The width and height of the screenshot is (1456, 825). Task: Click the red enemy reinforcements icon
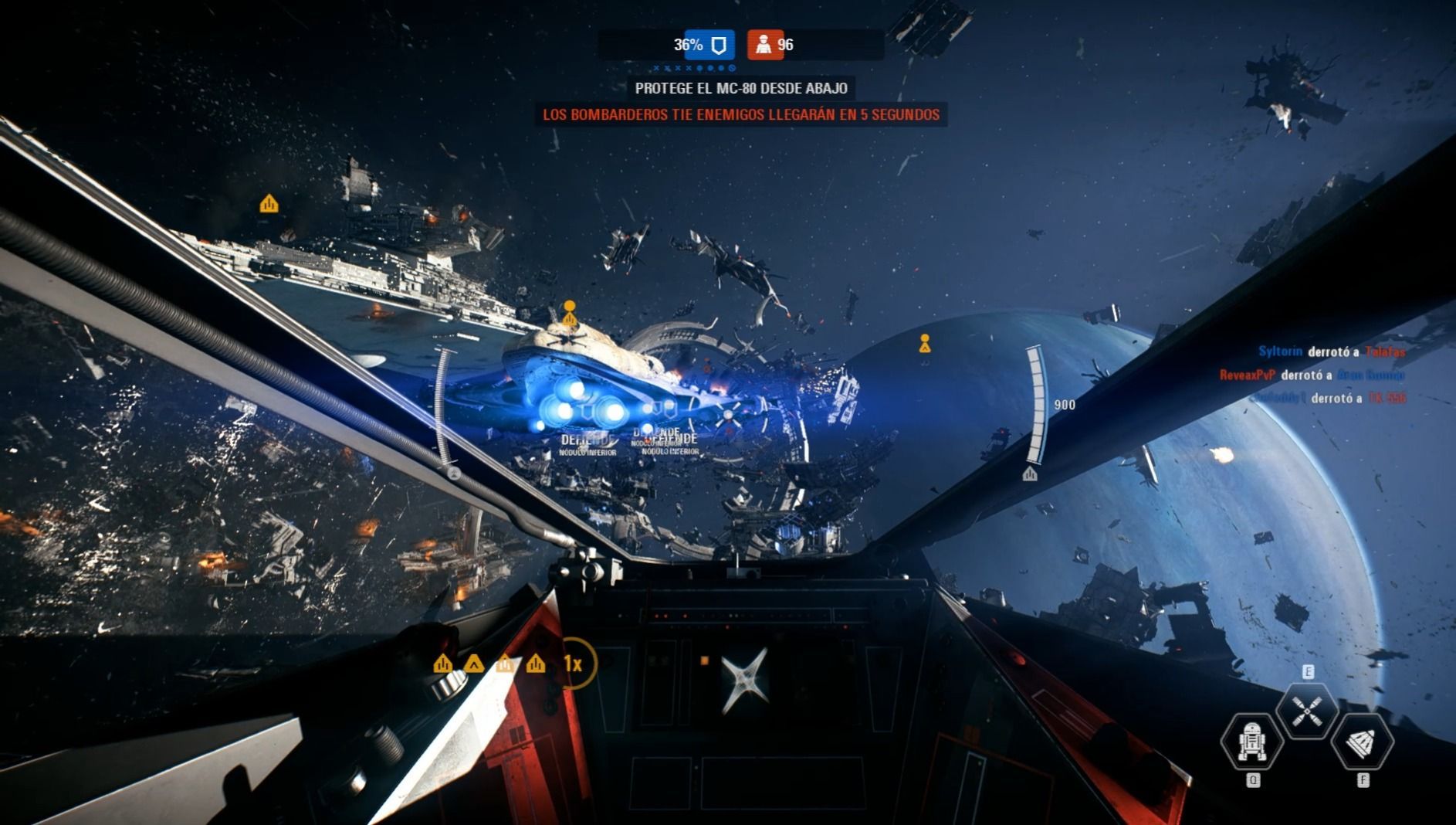764,45
